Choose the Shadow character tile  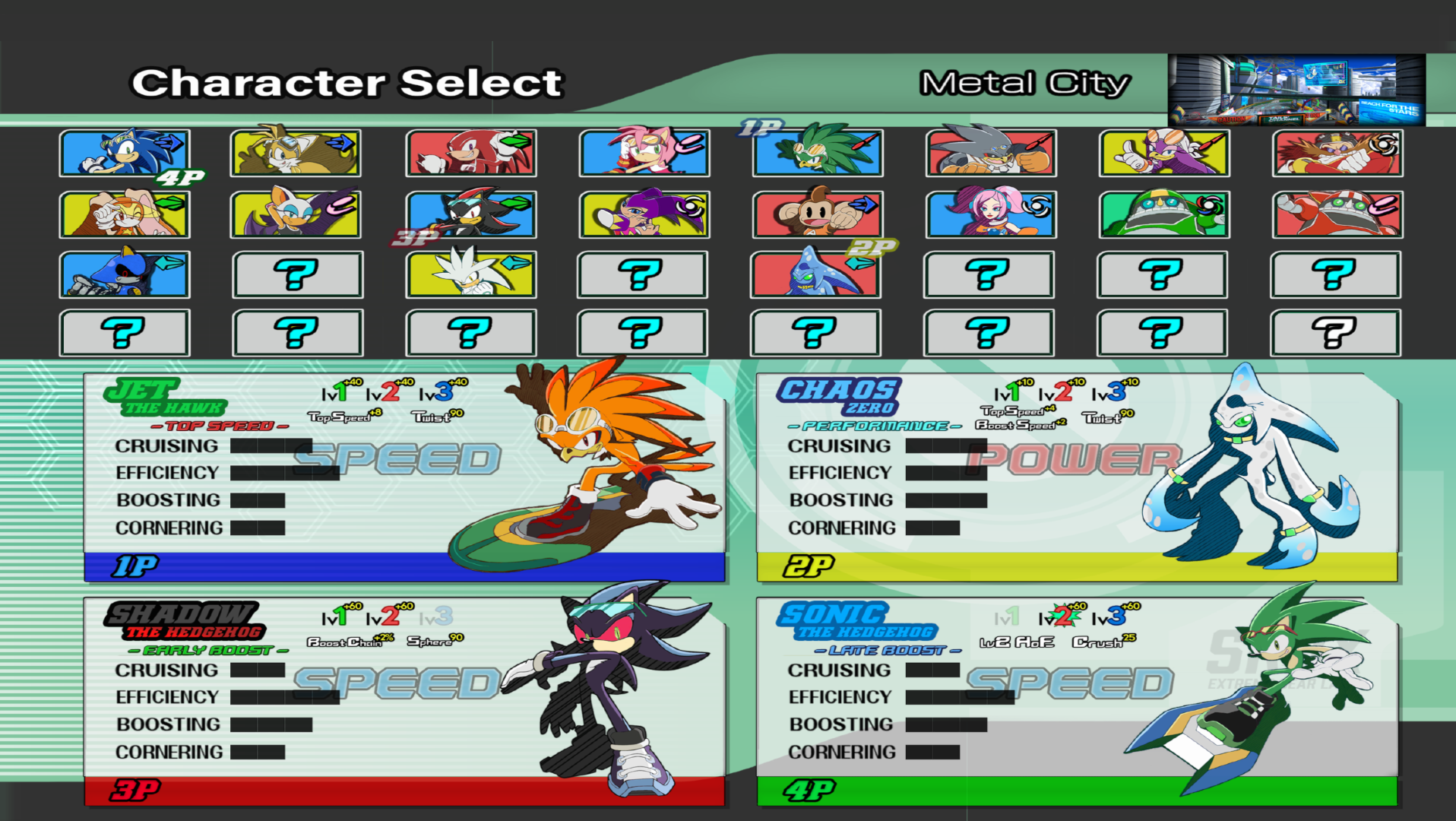(471, 214)
